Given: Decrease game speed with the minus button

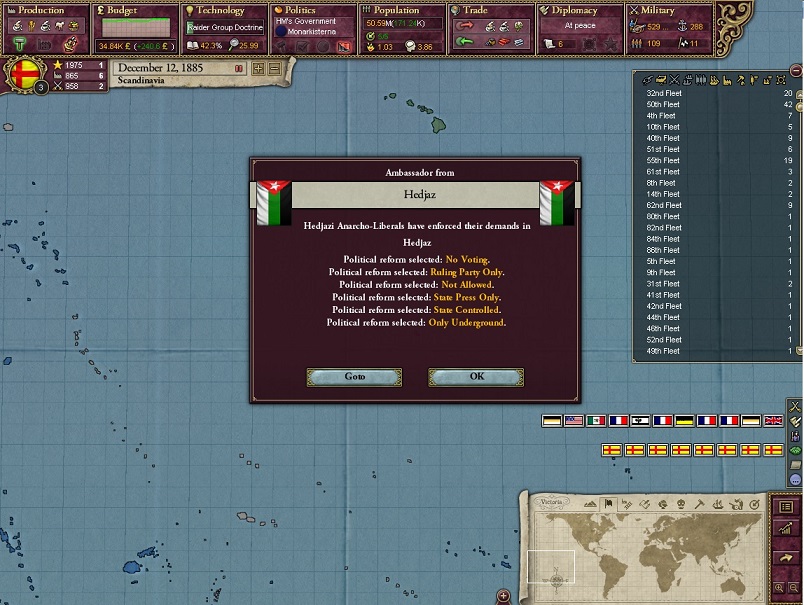Looking at the screenshot, I should coord(273,69).
